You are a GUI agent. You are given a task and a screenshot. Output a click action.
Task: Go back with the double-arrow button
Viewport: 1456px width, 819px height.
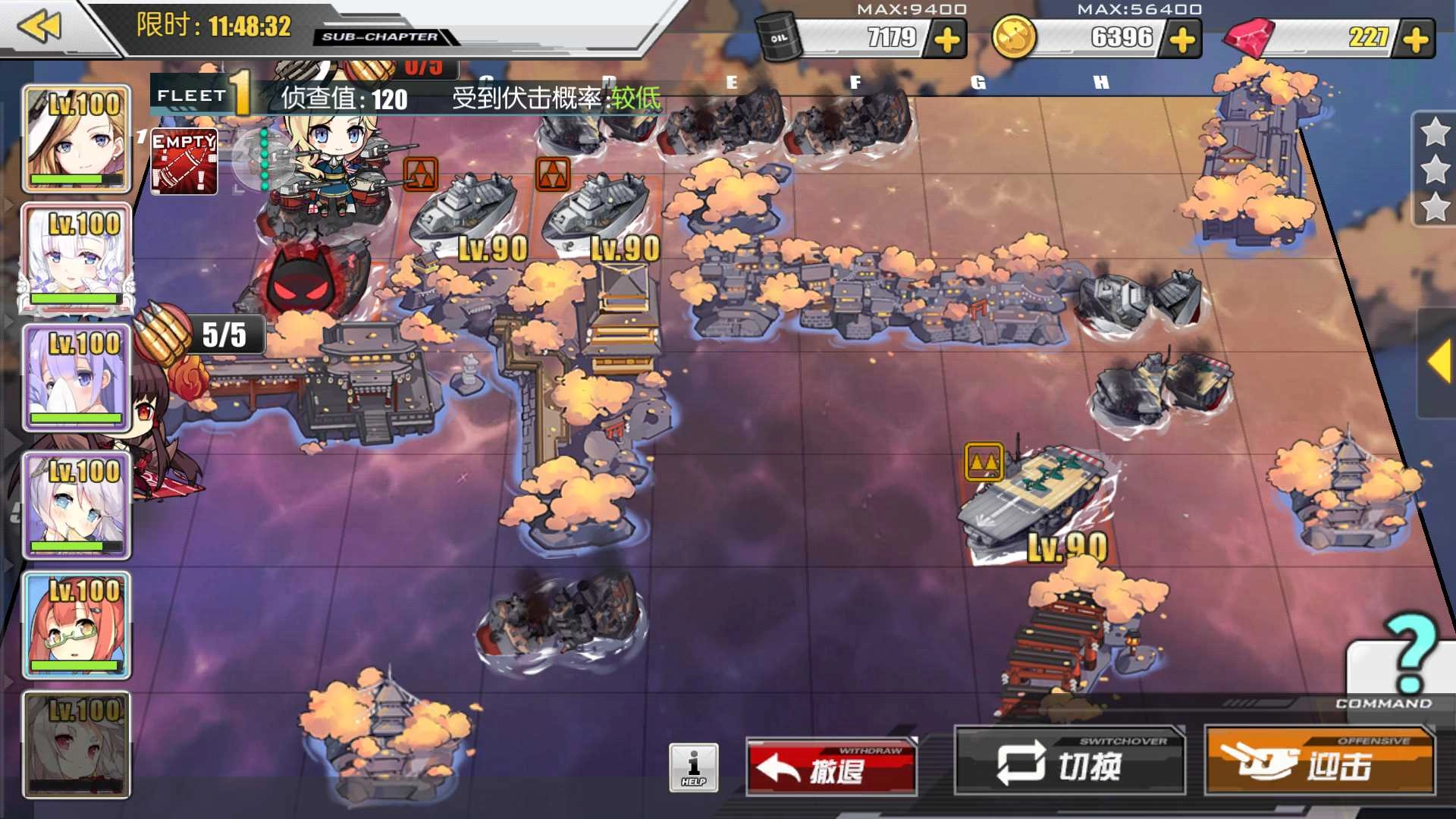[x=39, y=27]
